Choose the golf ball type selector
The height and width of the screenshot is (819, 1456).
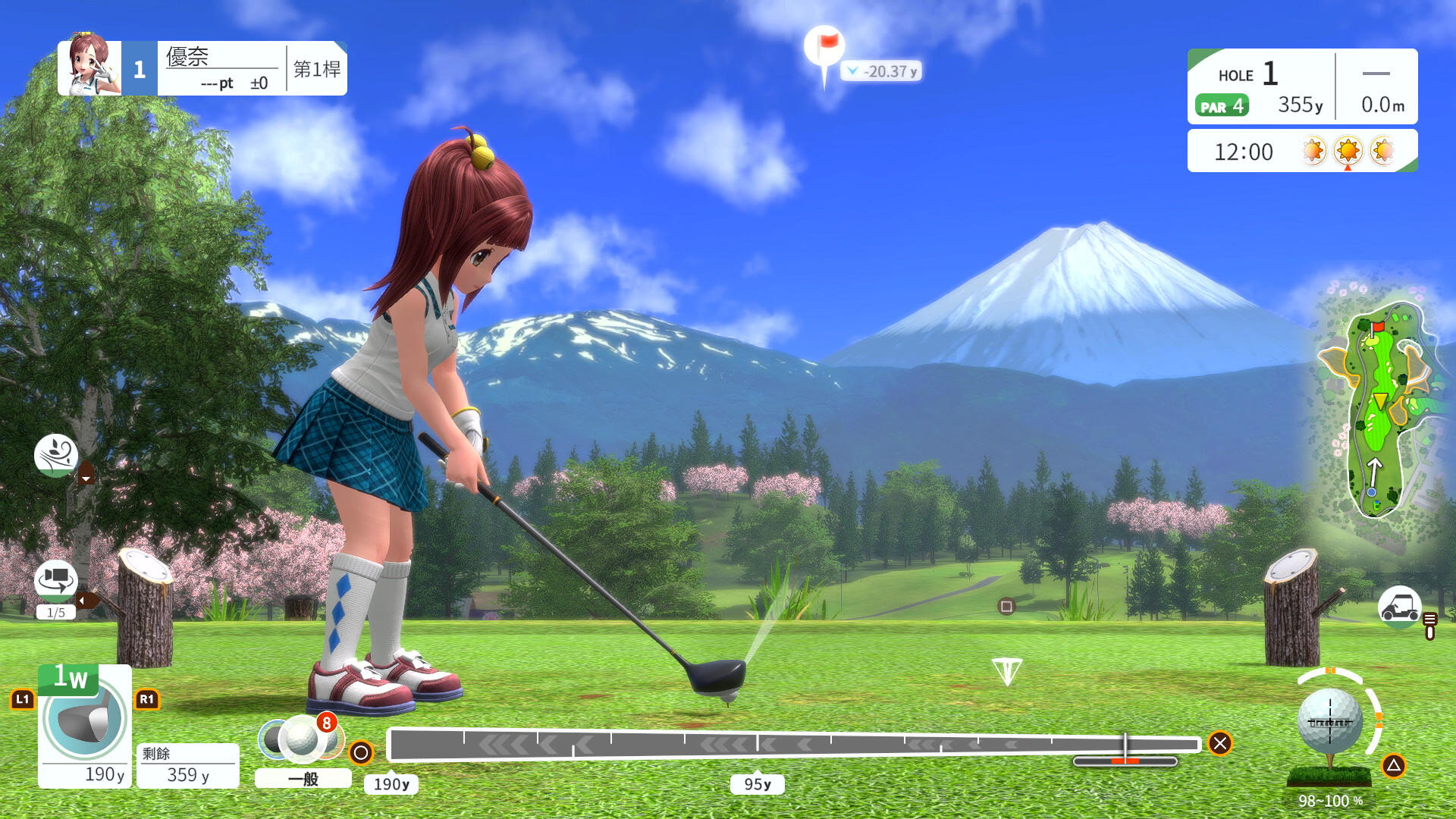(301, 739)
